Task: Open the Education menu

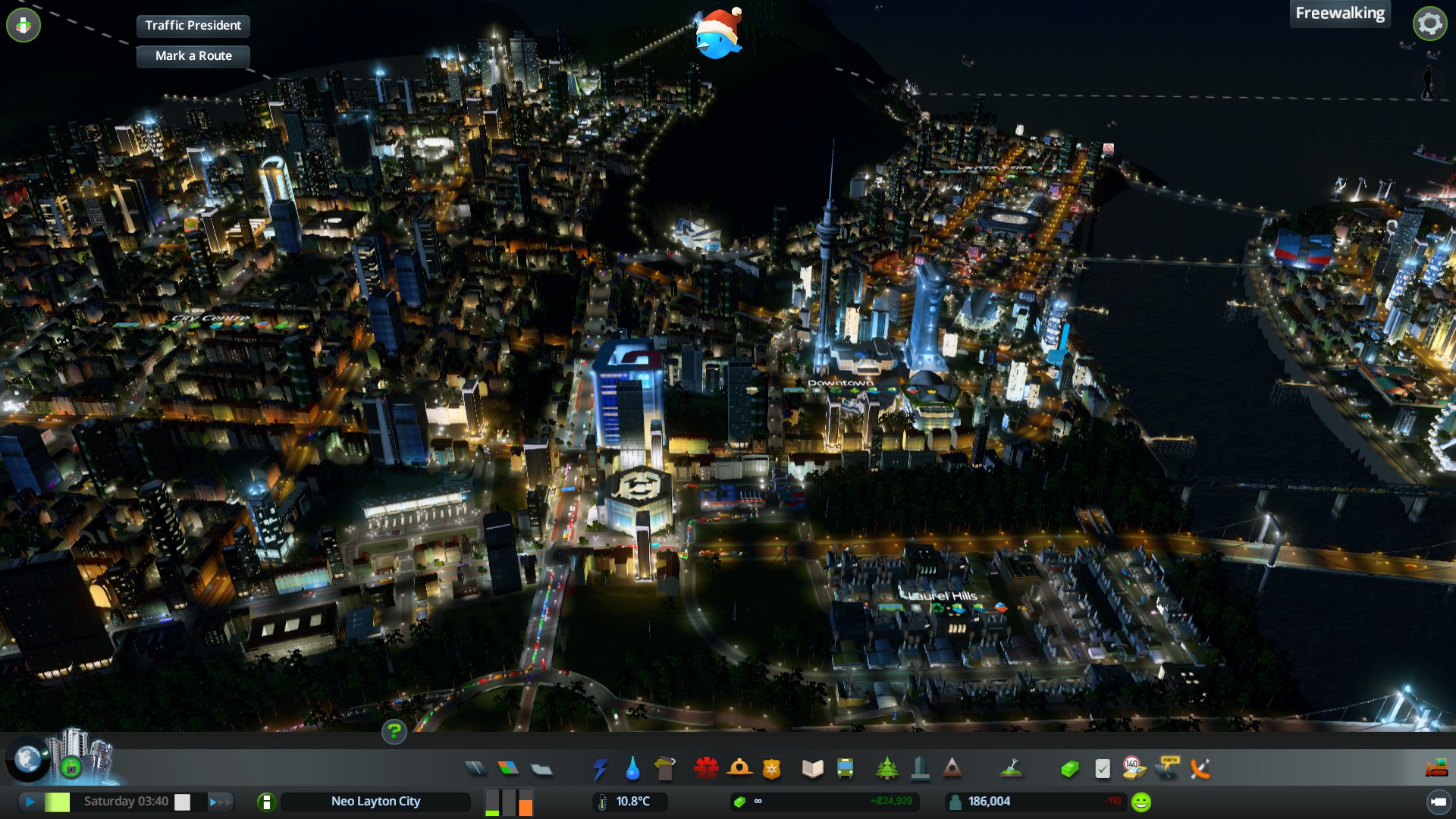Action: [812, 769]
